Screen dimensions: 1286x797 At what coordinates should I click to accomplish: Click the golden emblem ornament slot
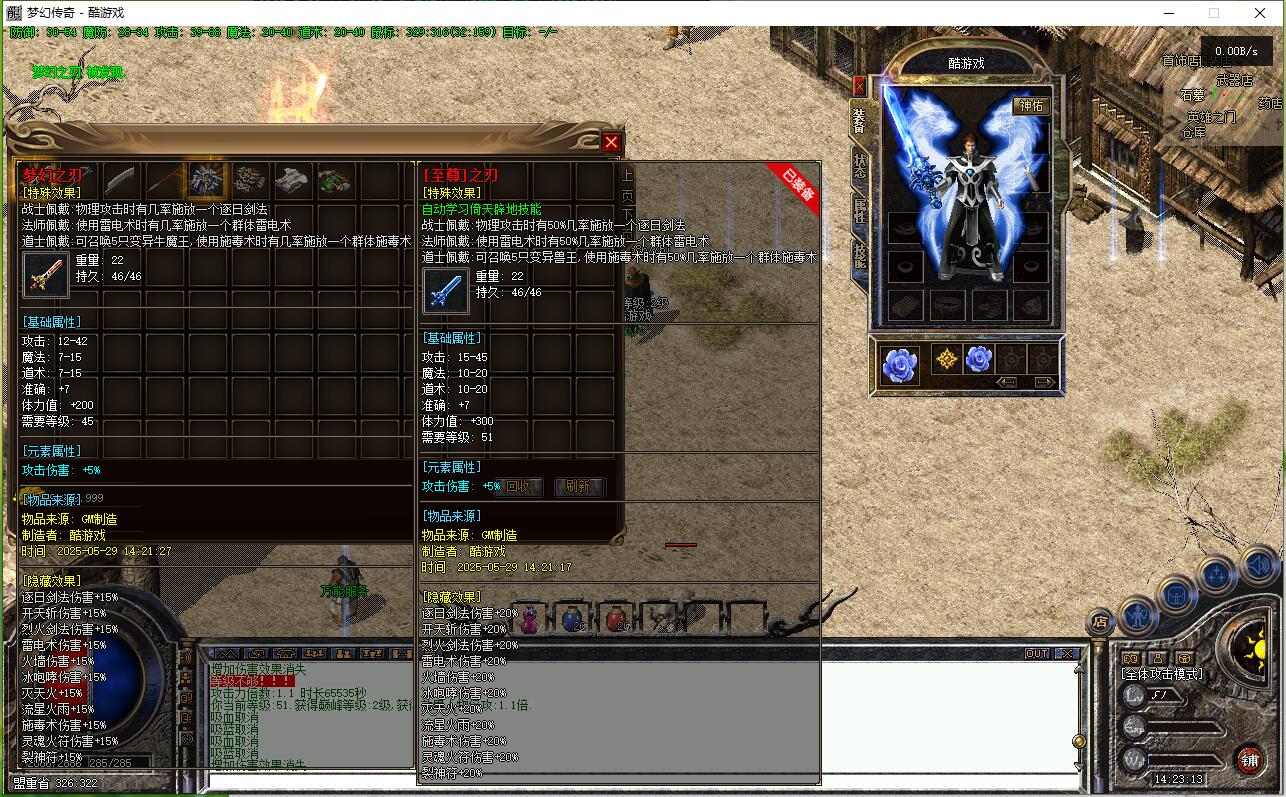tap(947, 358)
